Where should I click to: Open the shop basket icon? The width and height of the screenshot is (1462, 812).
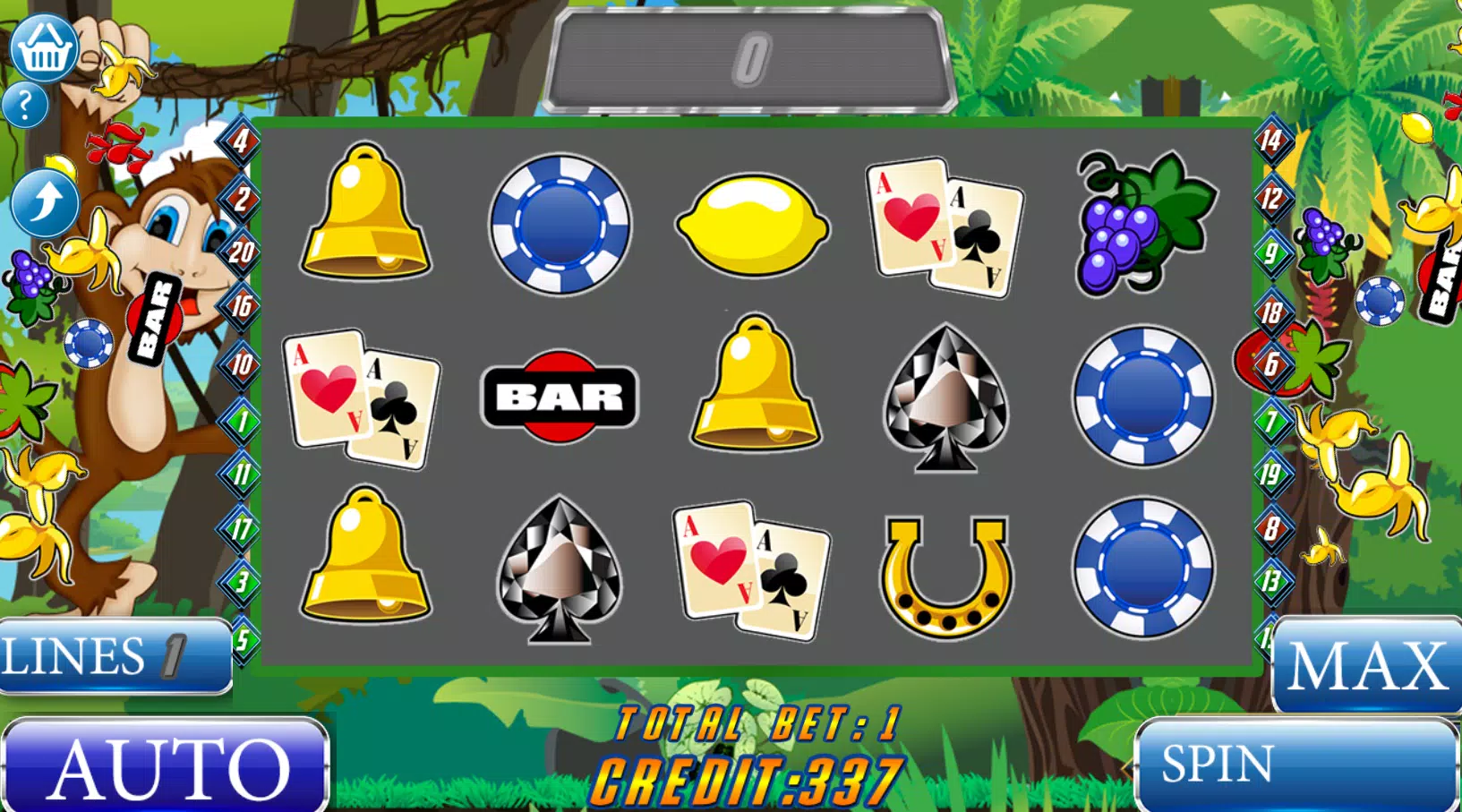[44, 47]
